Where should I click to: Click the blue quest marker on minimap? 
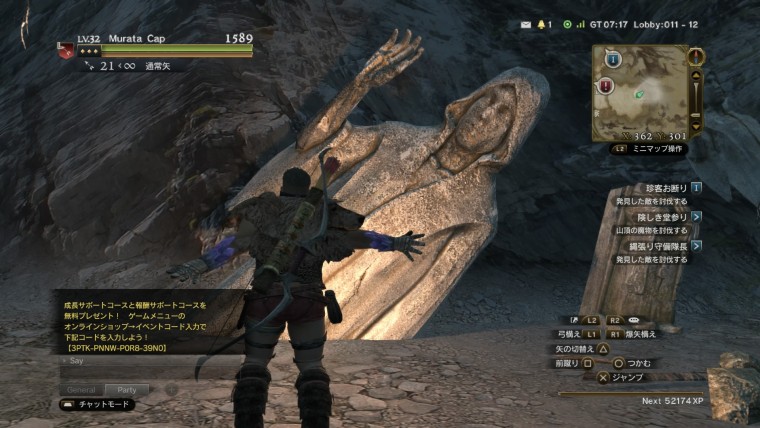coord(613,60)
